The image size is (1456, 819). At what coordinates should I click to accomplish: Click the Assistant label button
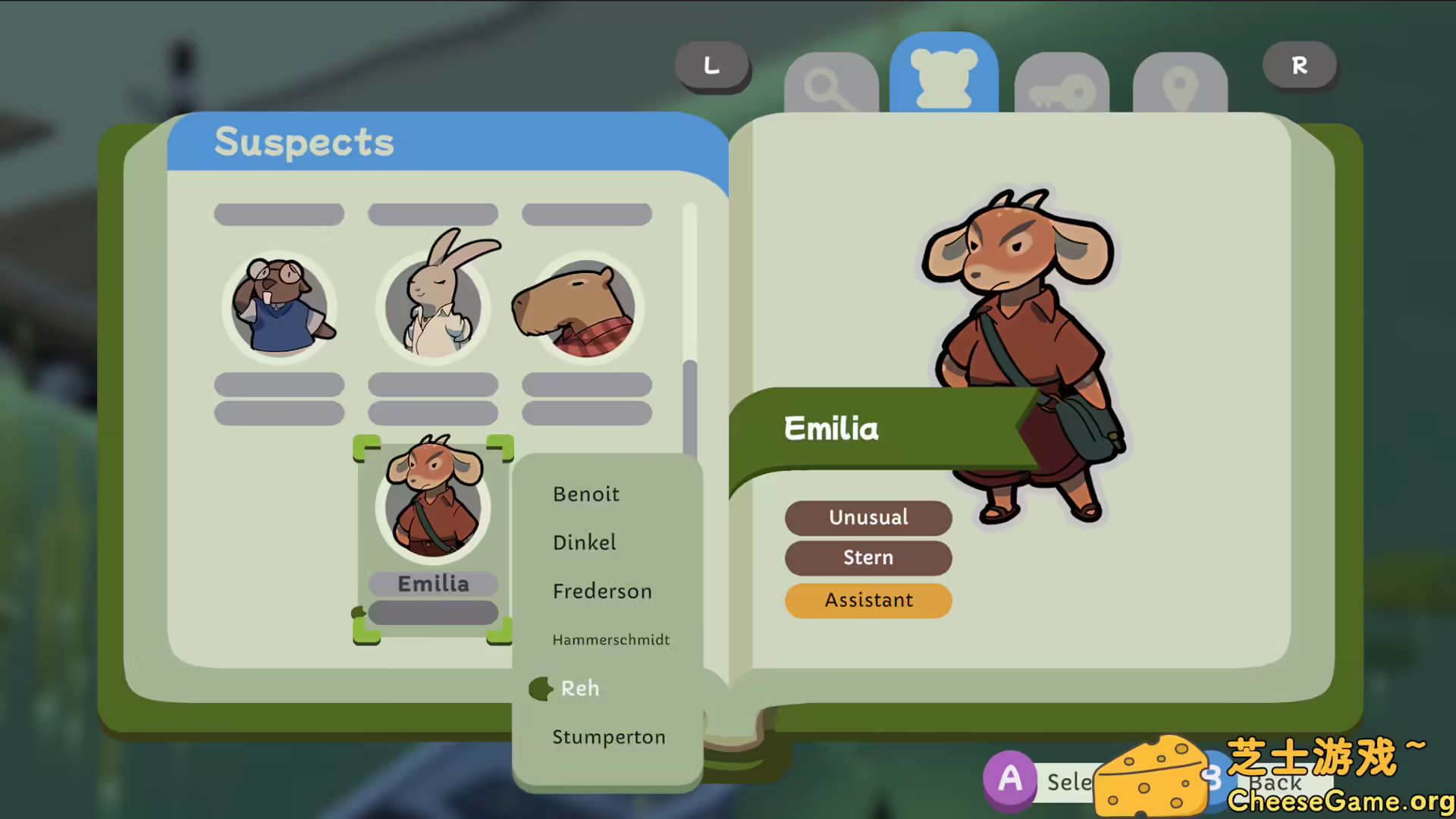[x=868, y=600]
